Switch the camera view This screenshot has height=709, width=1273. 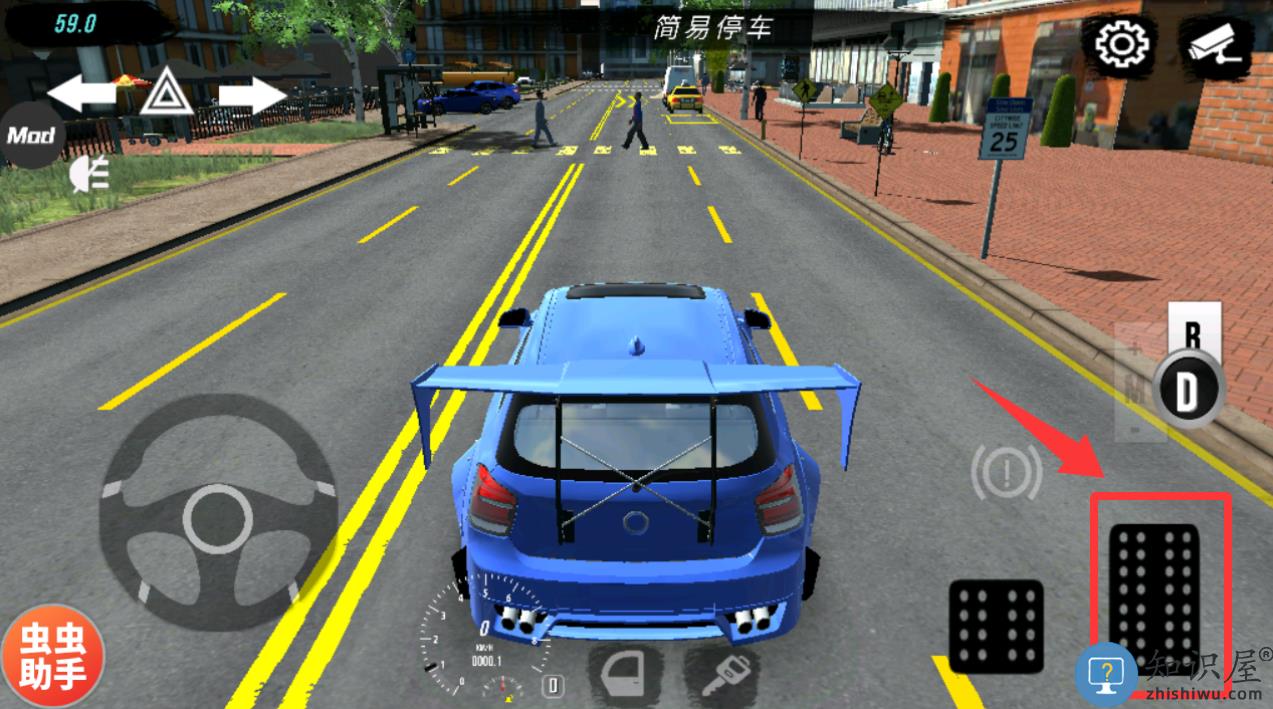pyautogui.click(x=1215, y=45)
